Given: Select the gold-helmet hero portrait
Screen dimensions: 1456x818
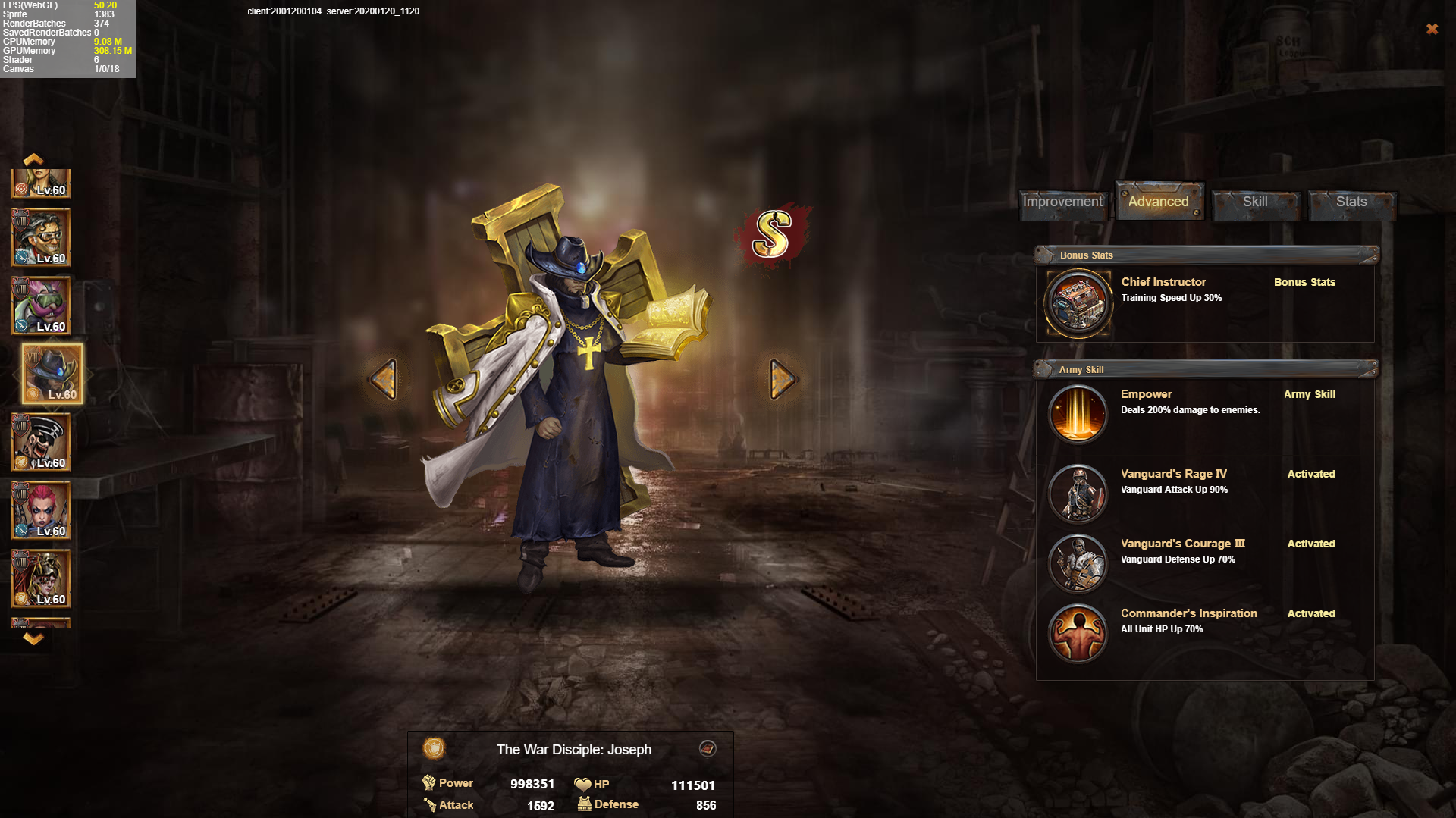Looking at the screenshot, I should coord(41,579).
